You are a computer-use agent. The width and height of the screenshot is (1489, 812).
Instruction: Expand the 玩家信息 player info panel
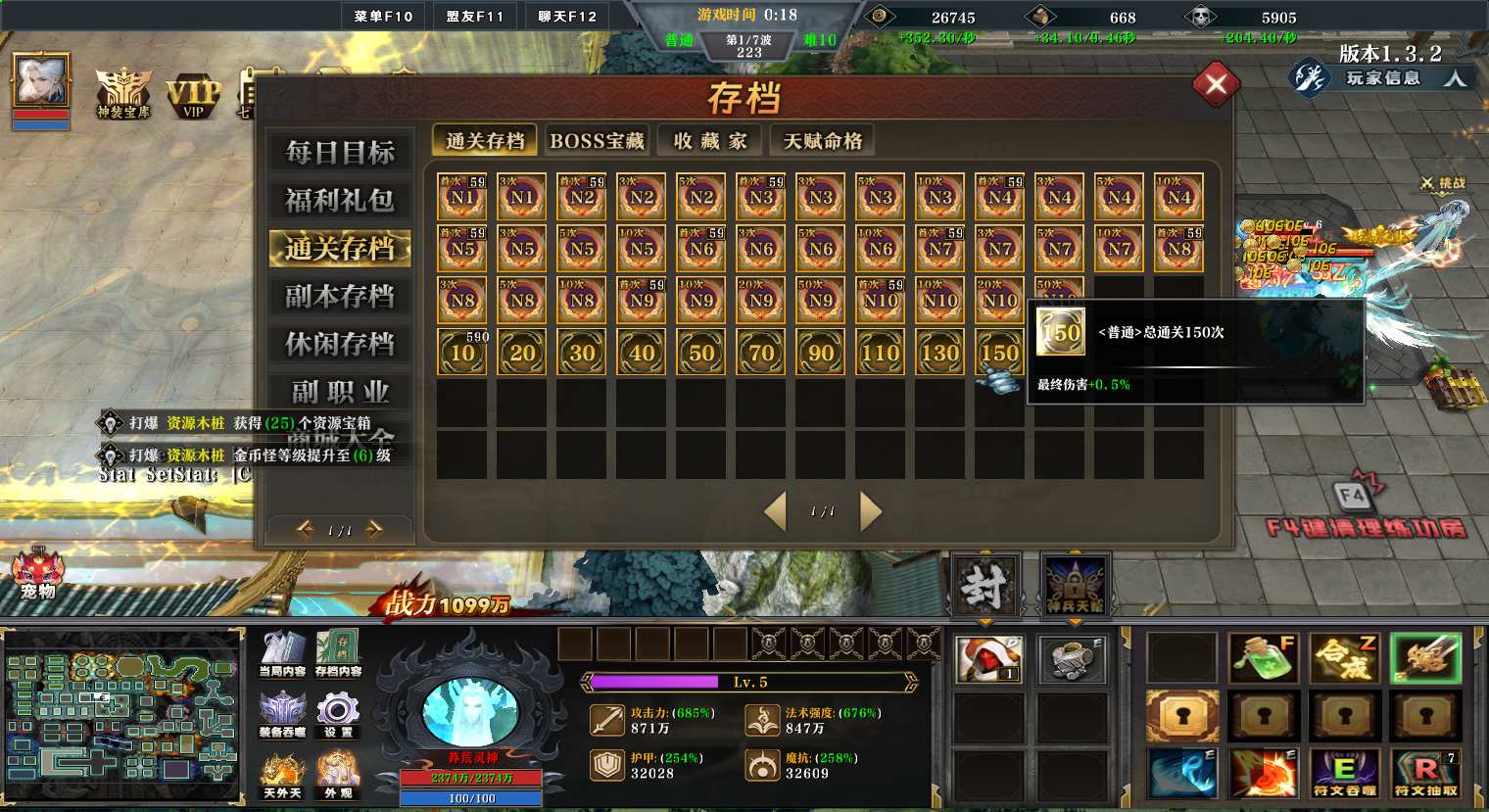[x=1382, y=77]
